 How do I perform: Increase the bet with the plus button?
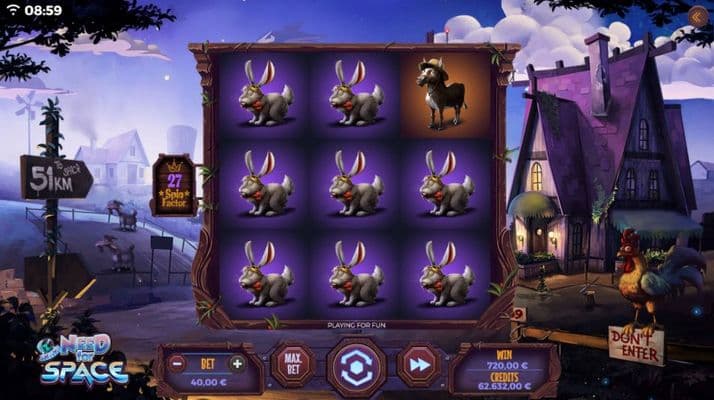[237, 363]
